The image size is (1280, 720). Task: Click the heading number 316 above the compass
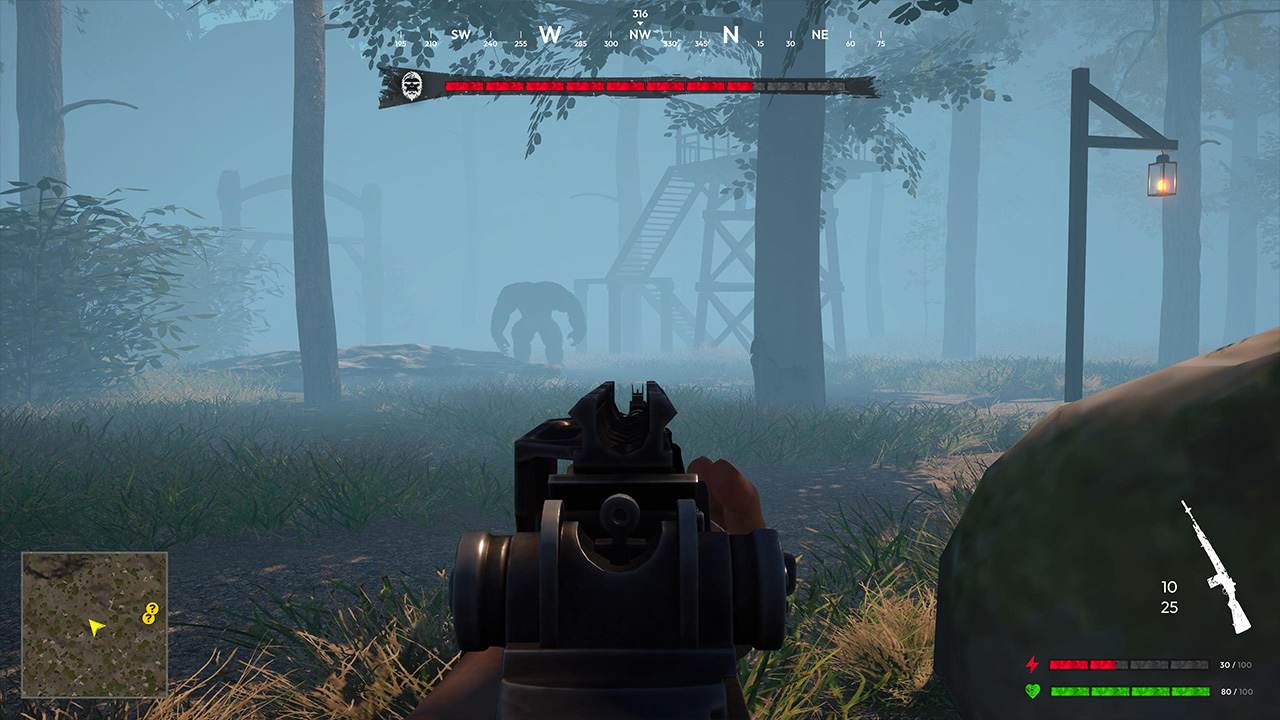coord(641,12)
